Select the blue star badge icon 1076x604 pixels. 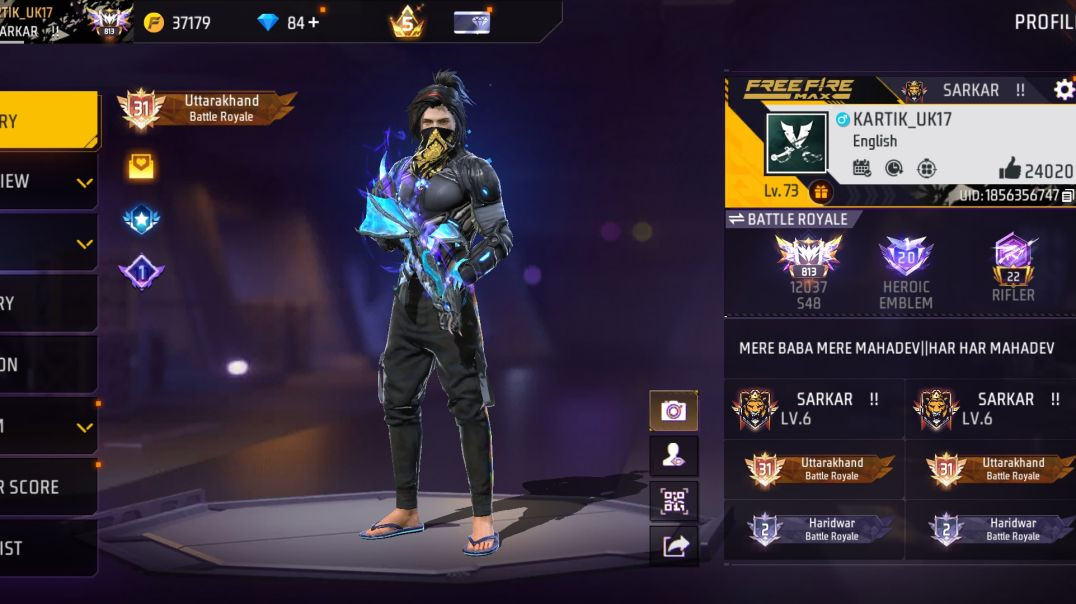tap(142, 219)
